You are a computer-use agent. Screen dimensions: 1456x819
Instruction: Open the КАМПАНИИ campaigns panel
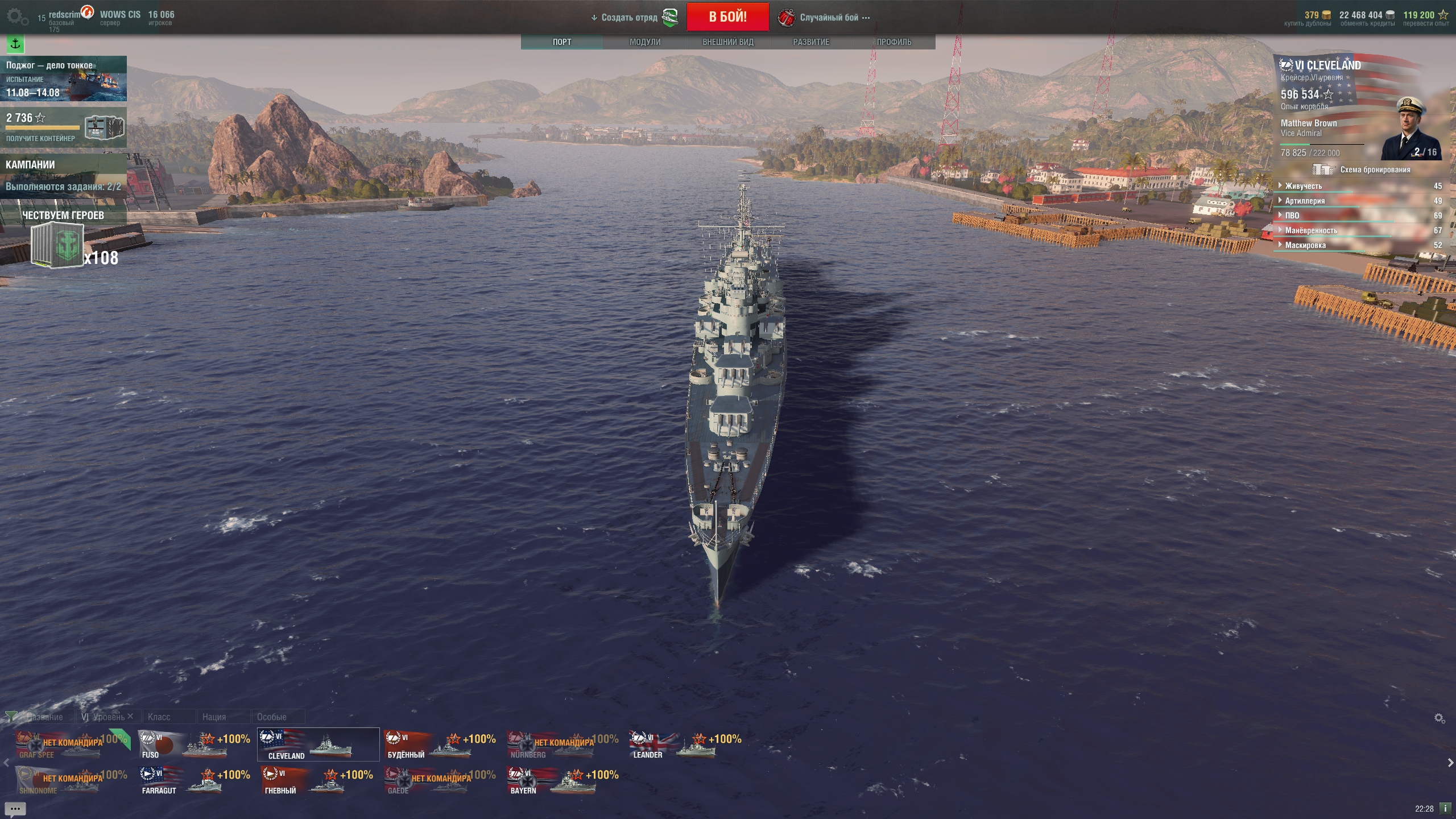pos(63,175)
